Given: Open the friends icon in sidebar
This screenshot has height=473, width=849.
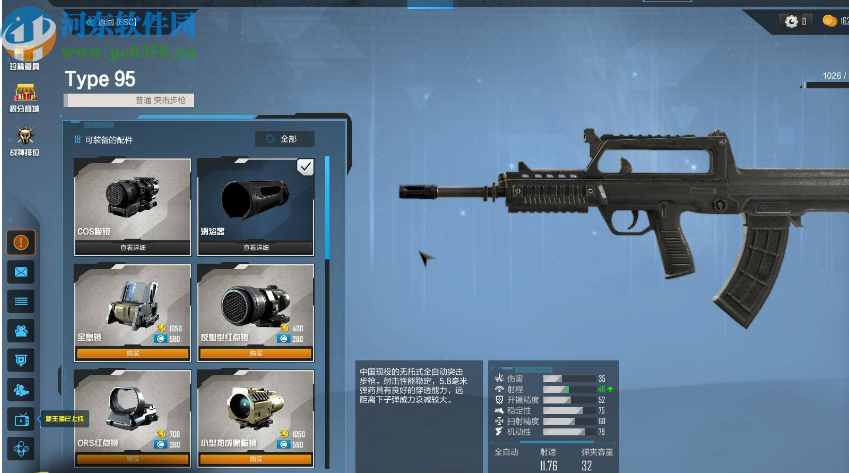Looking at the screenshot, I should pos(22,330).
